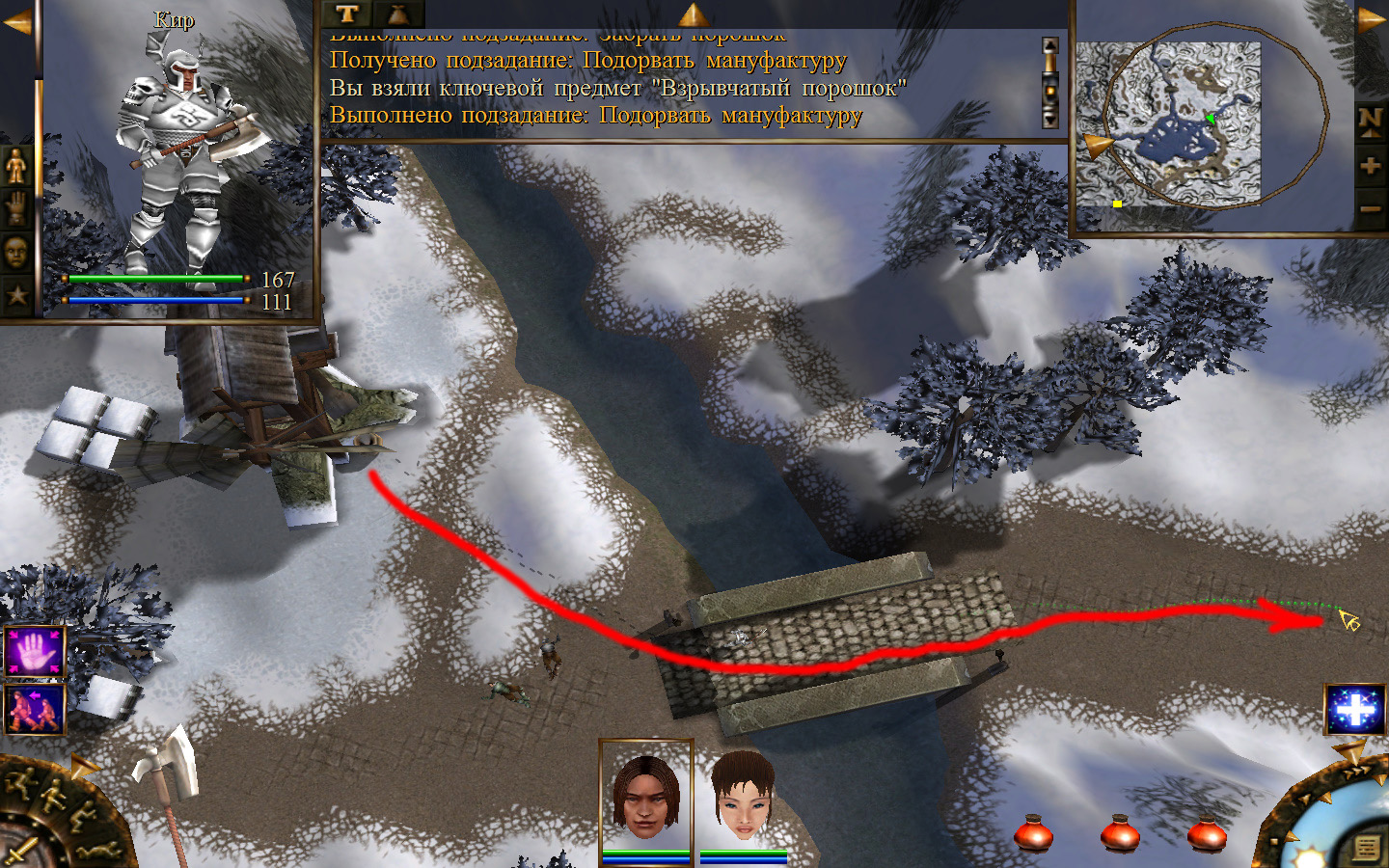
Task: Switch to the T text log tab
Action: click(347, 14)
